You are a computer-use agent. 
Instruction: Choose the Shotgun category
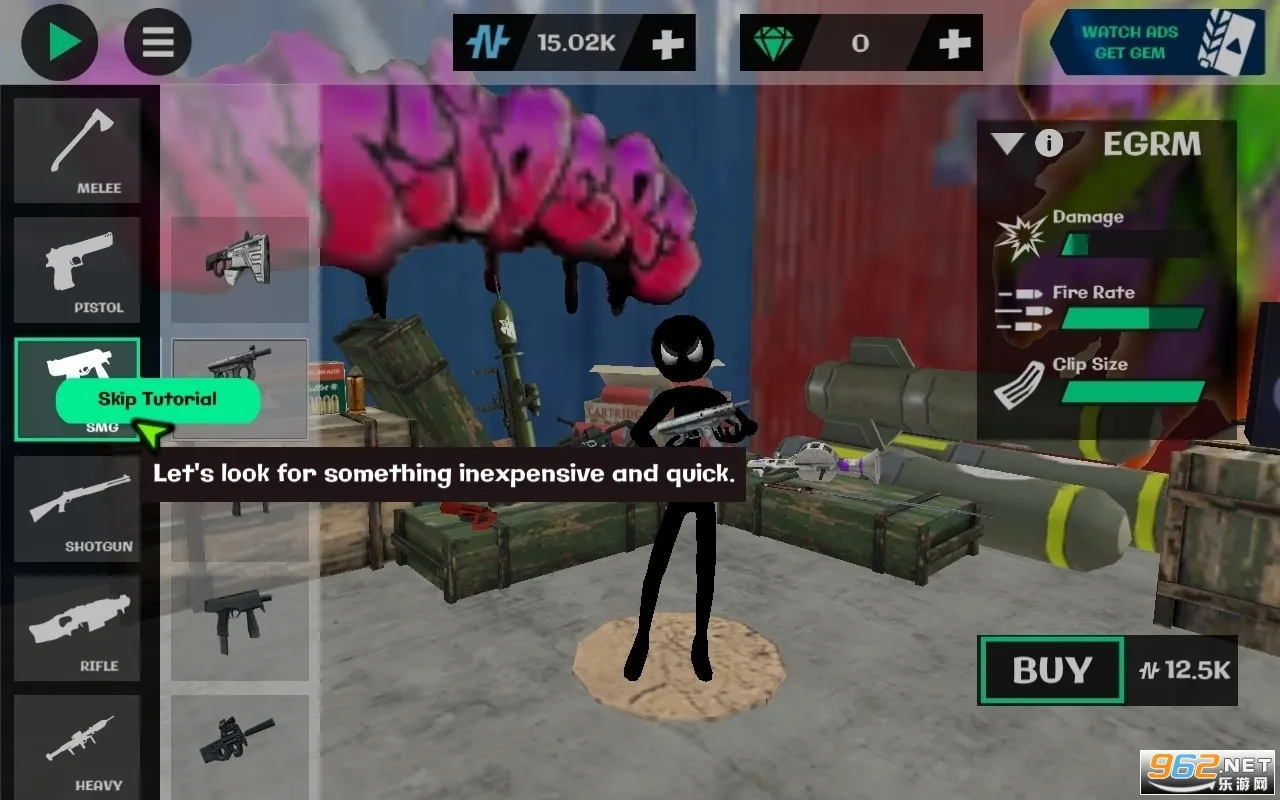77,509
